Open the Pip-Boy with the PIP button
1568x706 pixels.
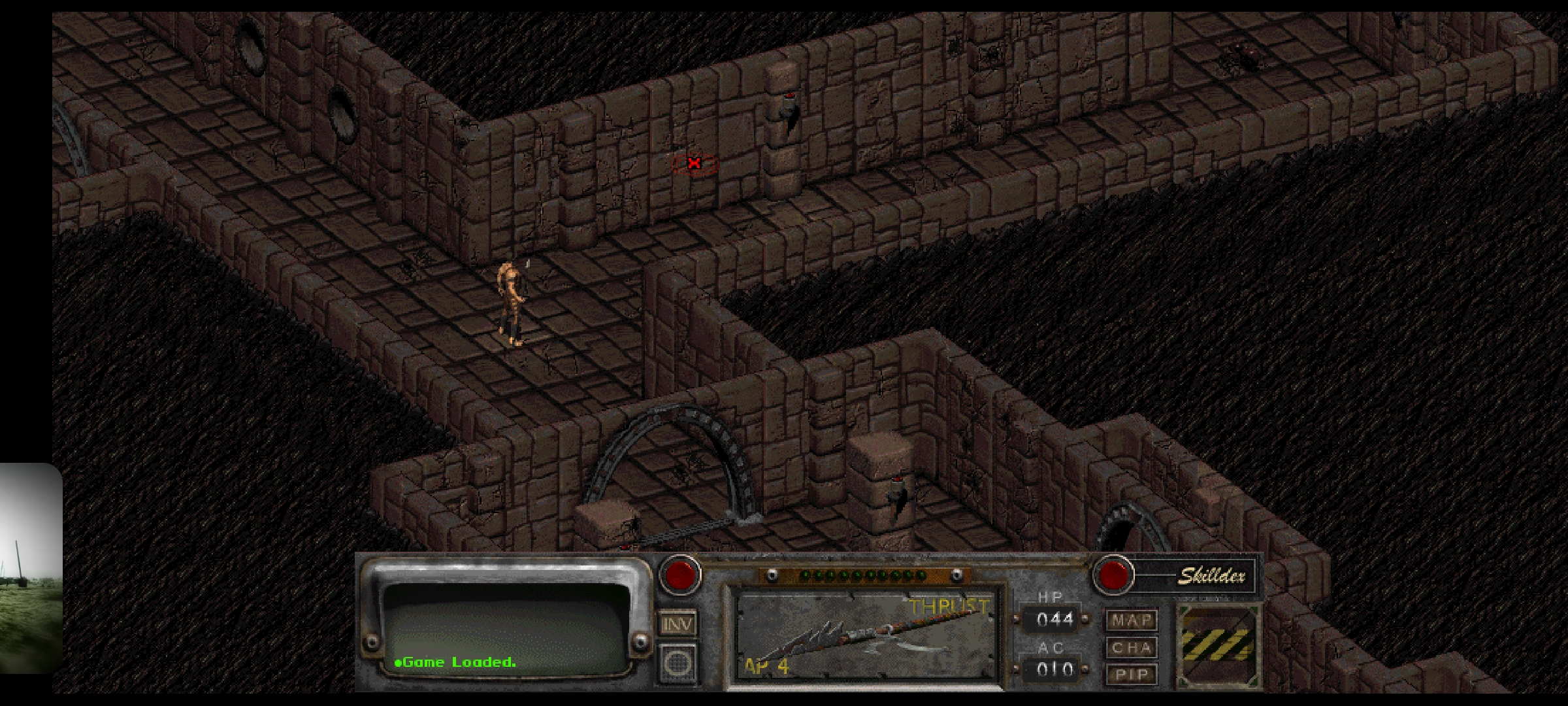point(1131,674)
